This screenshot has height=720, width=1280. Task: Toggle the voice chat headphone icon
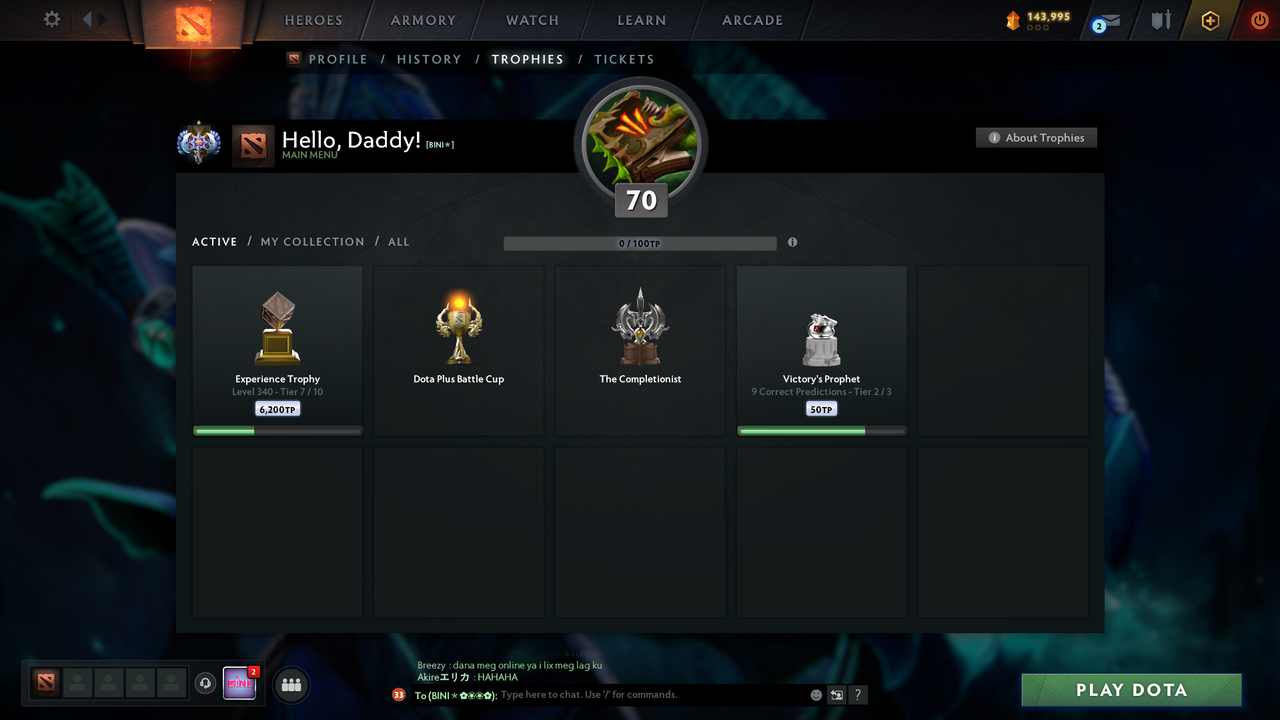pyautogui.click(x=206, y=683)
